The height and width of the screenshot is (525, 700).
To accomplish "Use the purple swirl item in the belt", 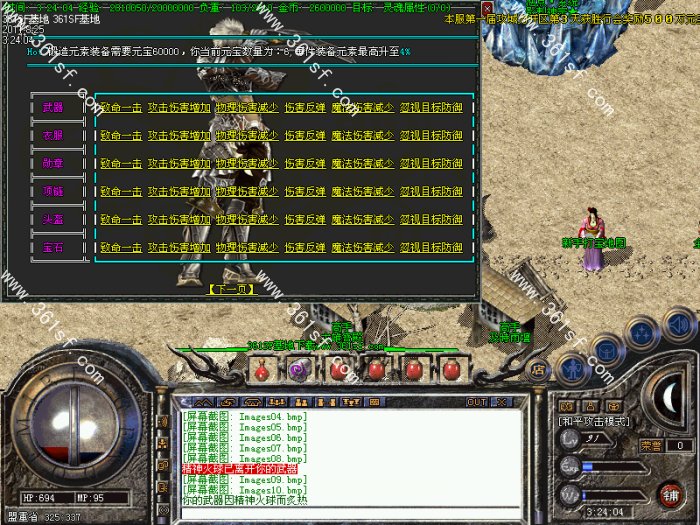I will pyautogui.click(x=297, y=371).
